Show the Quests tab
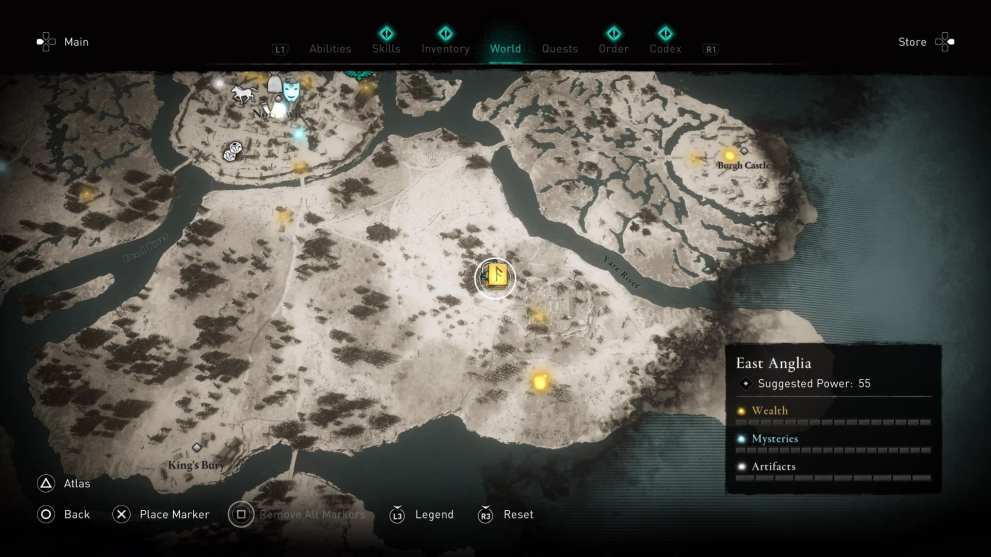991x557 pixels. 560,49
